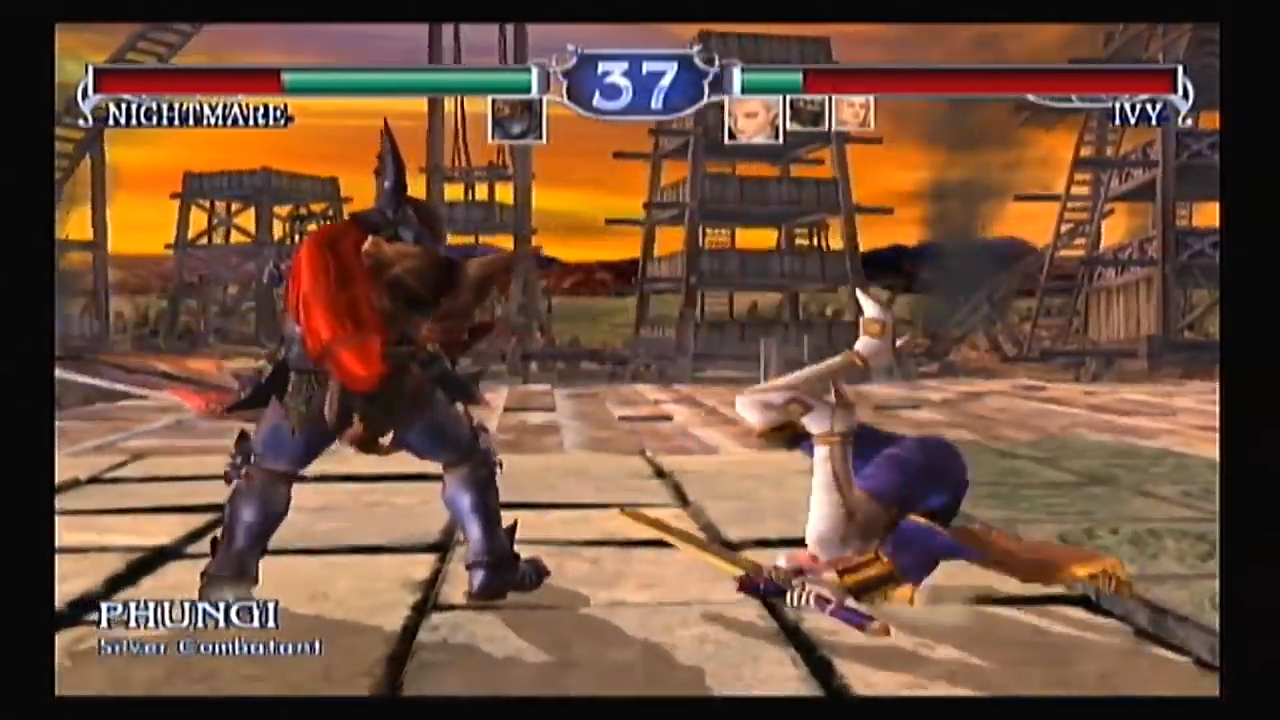Collapse the PHUNGI name banner
Viewport: 1280px width, 720px height.
coord(188,616)
